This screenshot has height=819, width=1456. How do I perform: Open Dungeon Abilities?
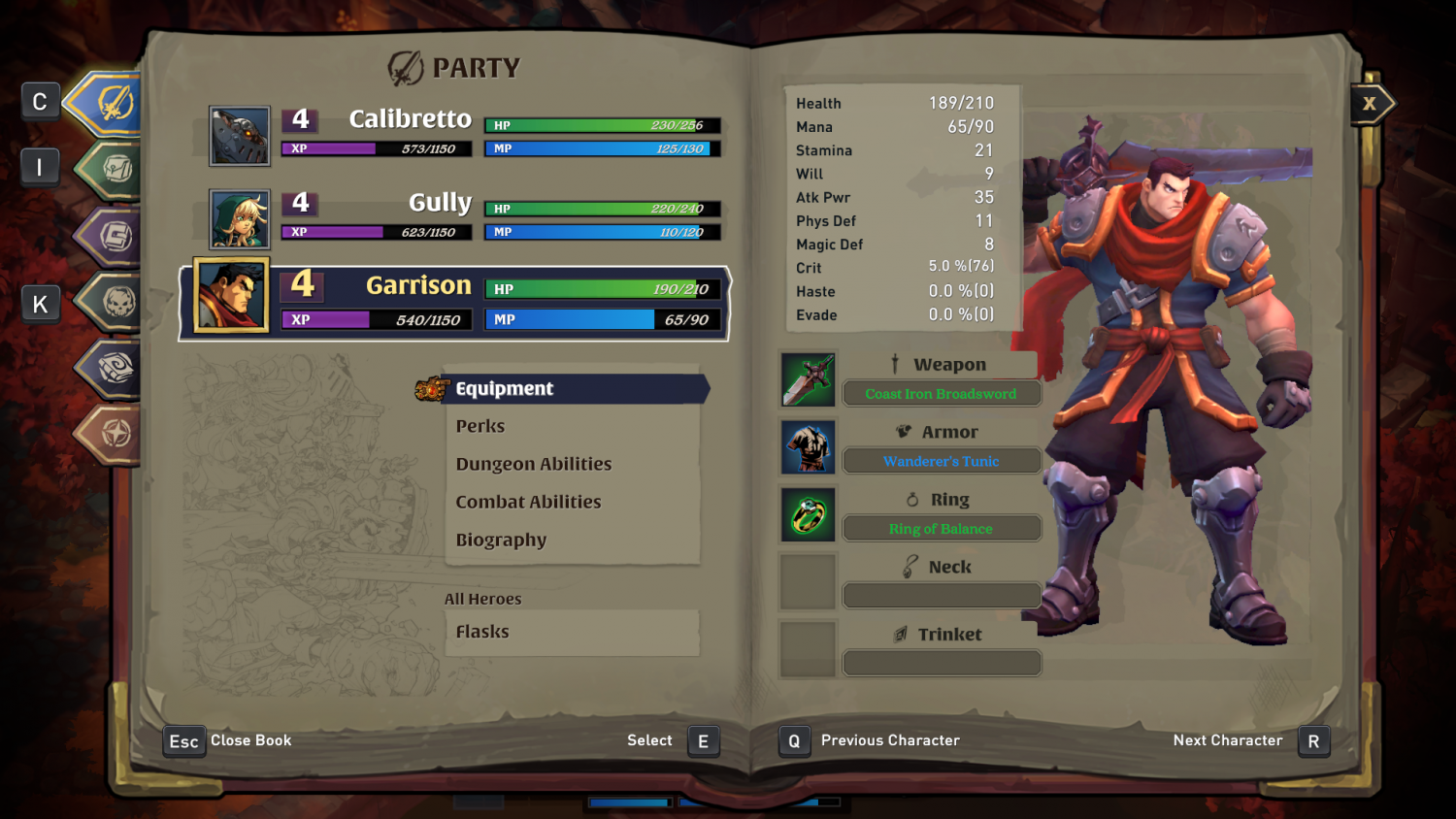534,464
